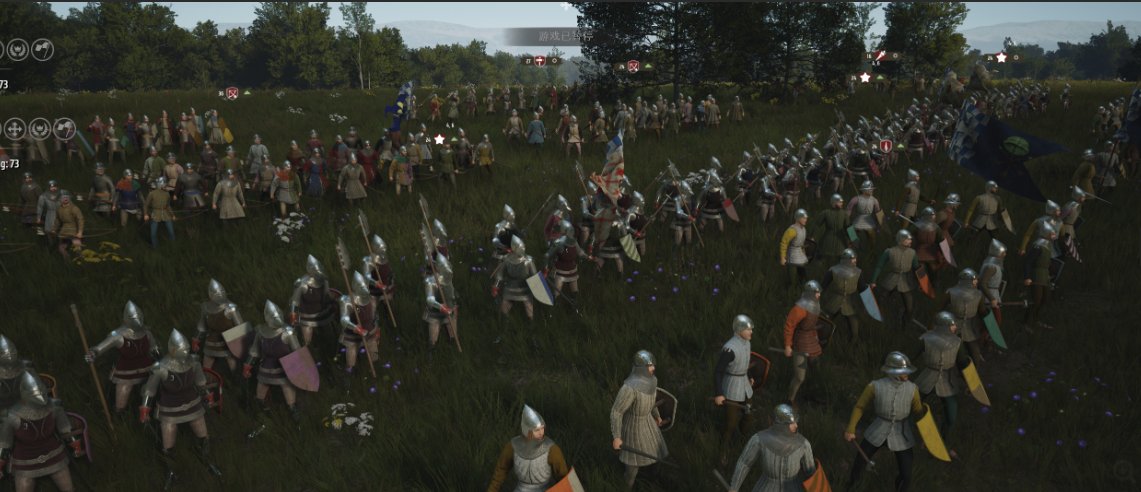Select the squad with the spearhead shield marker
The height and width of the screenshot is (492, 1141).
pyautogui.click(x=885, y=146)
